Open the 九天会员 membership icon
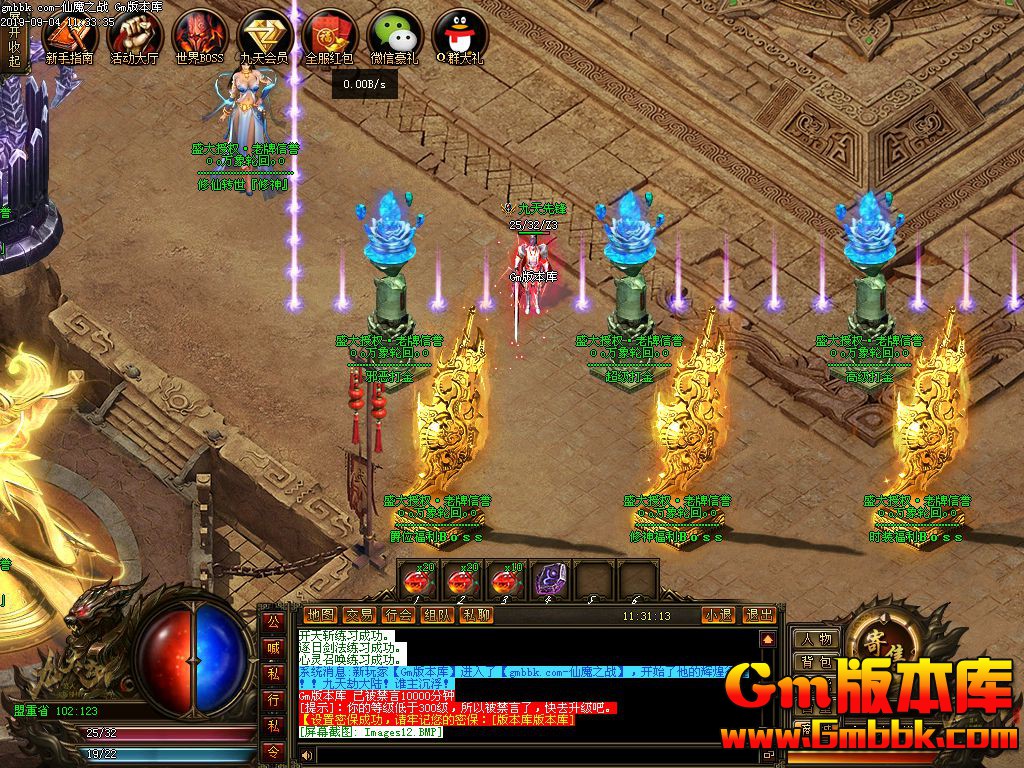This screenshot has width=1024, height=768. pos(264,36)
